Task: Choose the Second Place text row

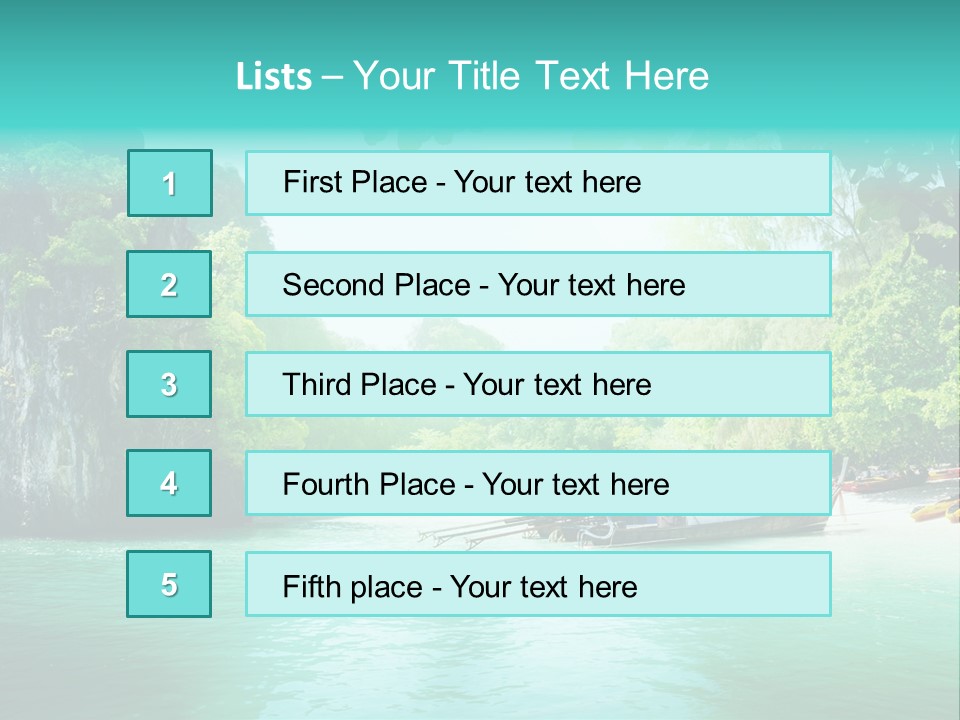Action: pos(538,284)
